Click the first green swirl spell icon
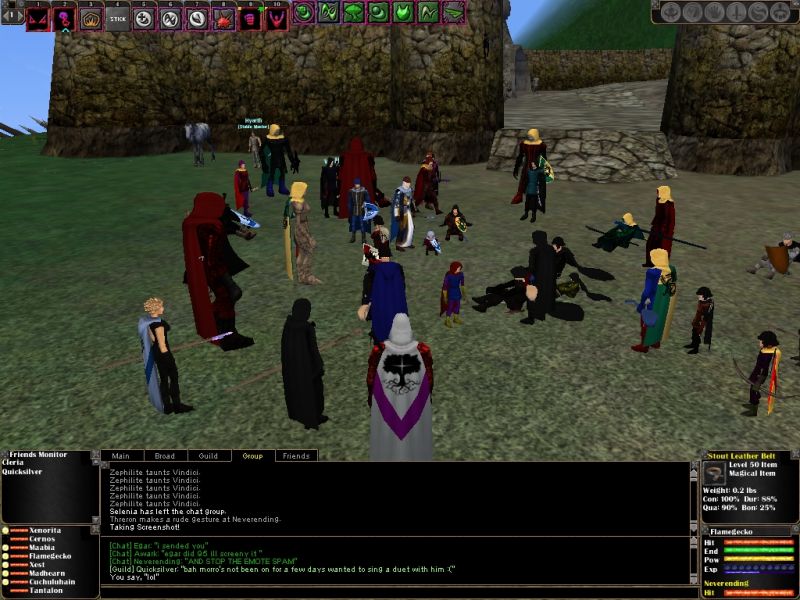800x600 pixels. point(304,14)
